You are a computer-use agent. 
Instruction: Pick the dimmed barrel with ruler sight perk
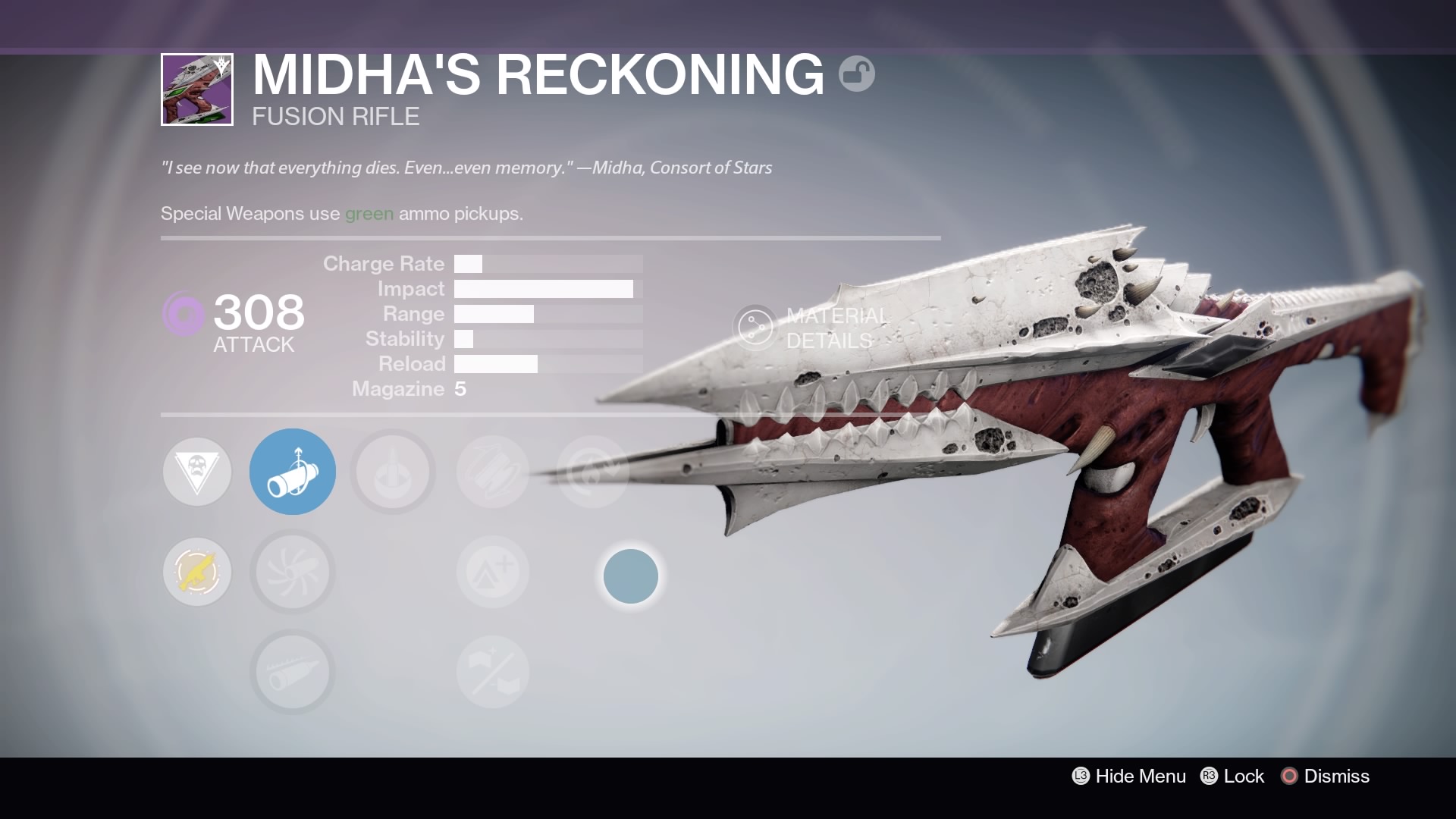[x=293, y=672]
